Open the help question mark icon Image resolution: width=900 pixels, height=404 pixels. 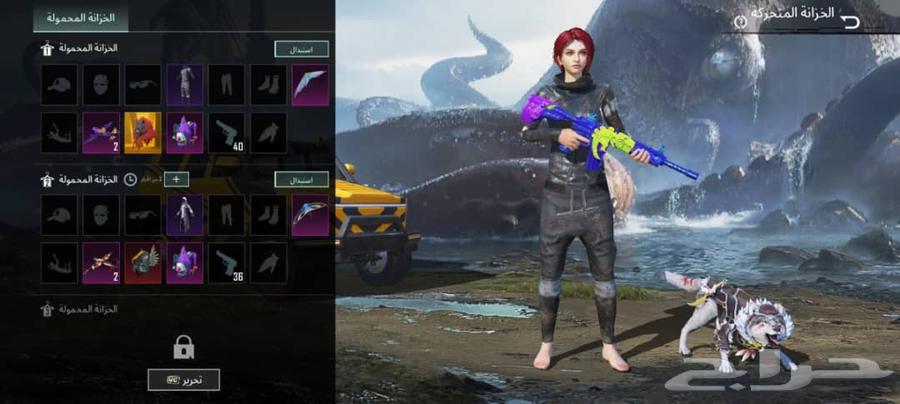tap(741, 21)
